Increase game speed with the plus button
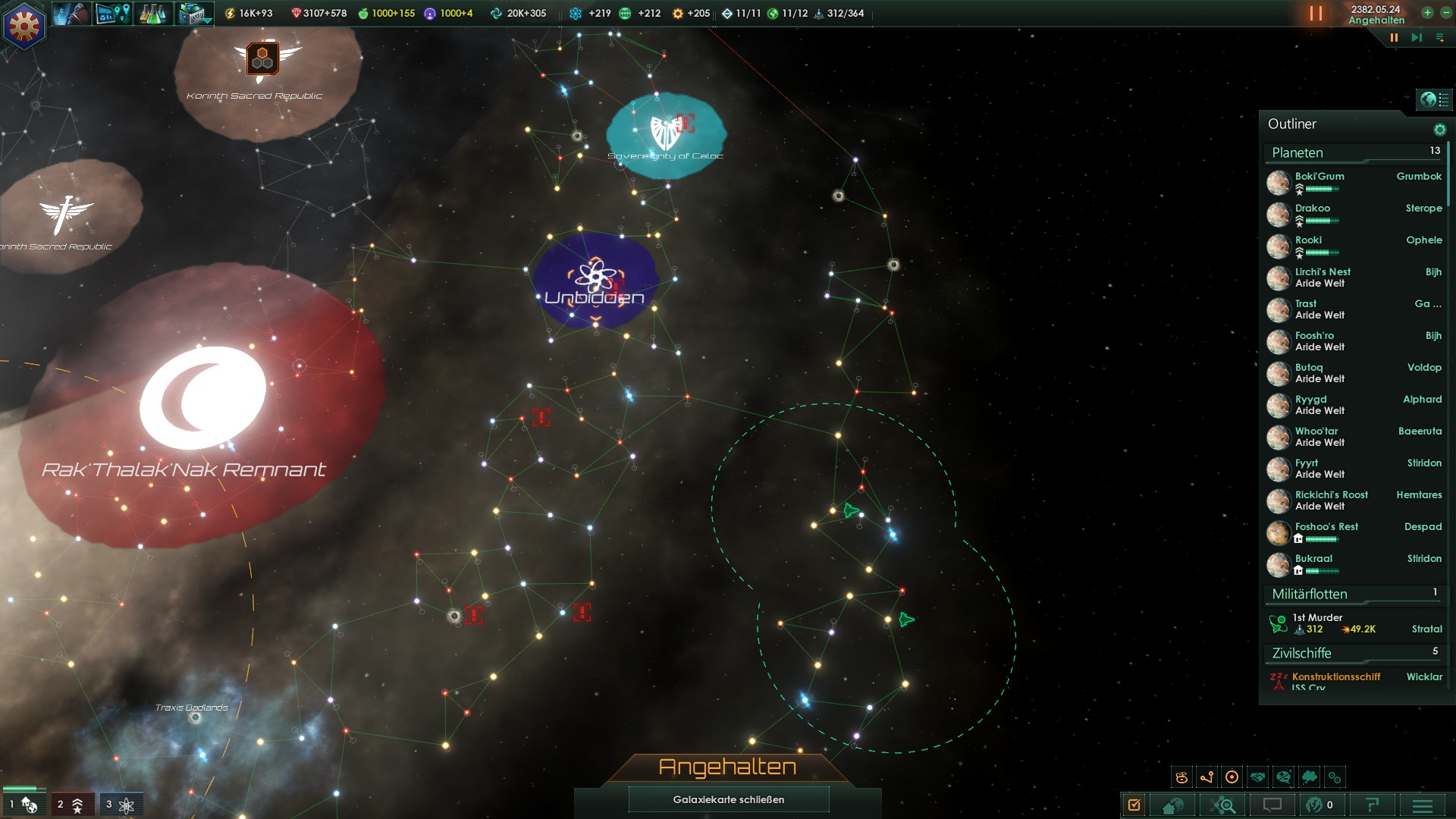Screen dimensions: 1456x819 pyautogui.click(x=1427, y=13)
